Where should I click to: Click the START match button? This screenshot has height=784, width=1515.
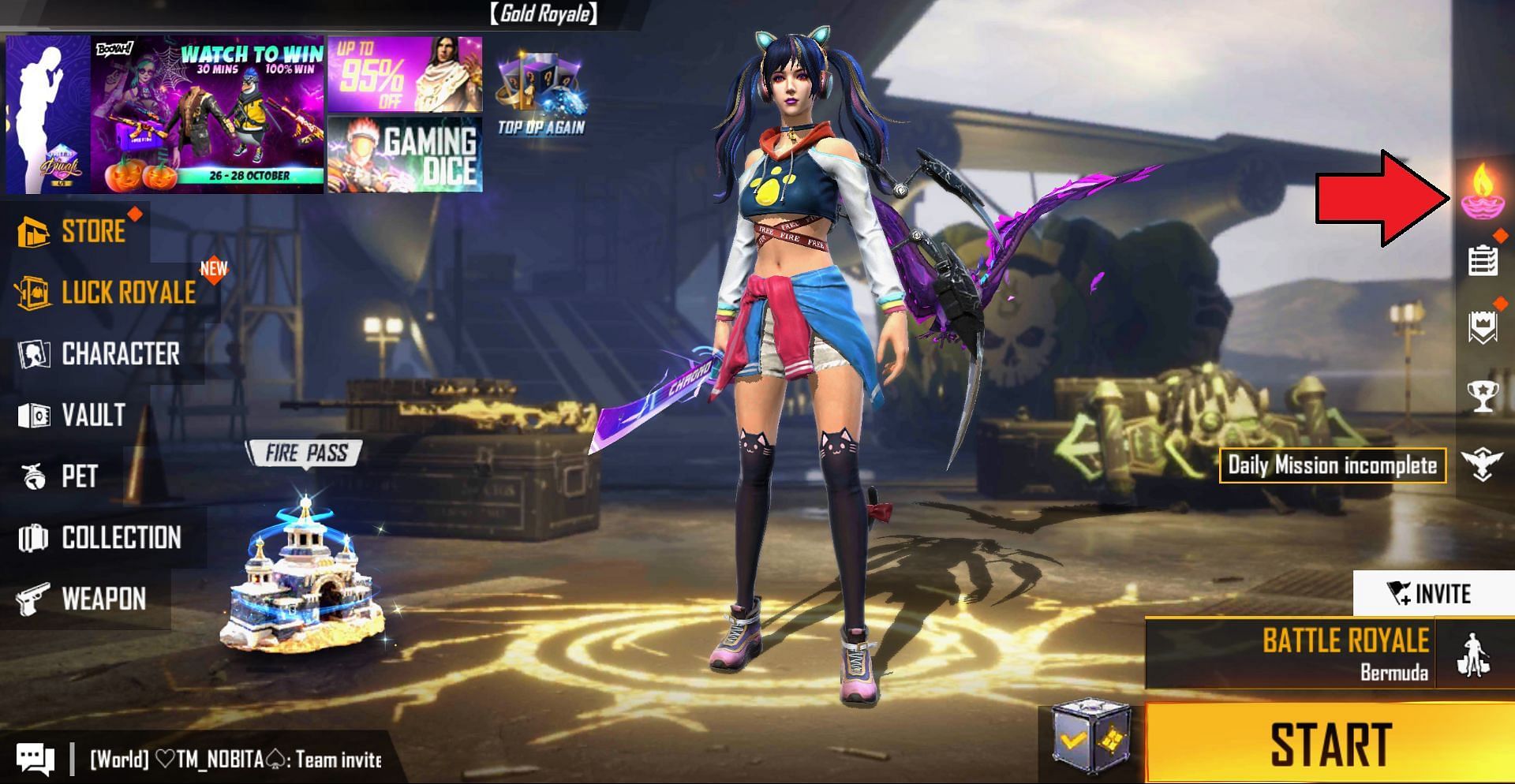click(x=1330, y=743)
